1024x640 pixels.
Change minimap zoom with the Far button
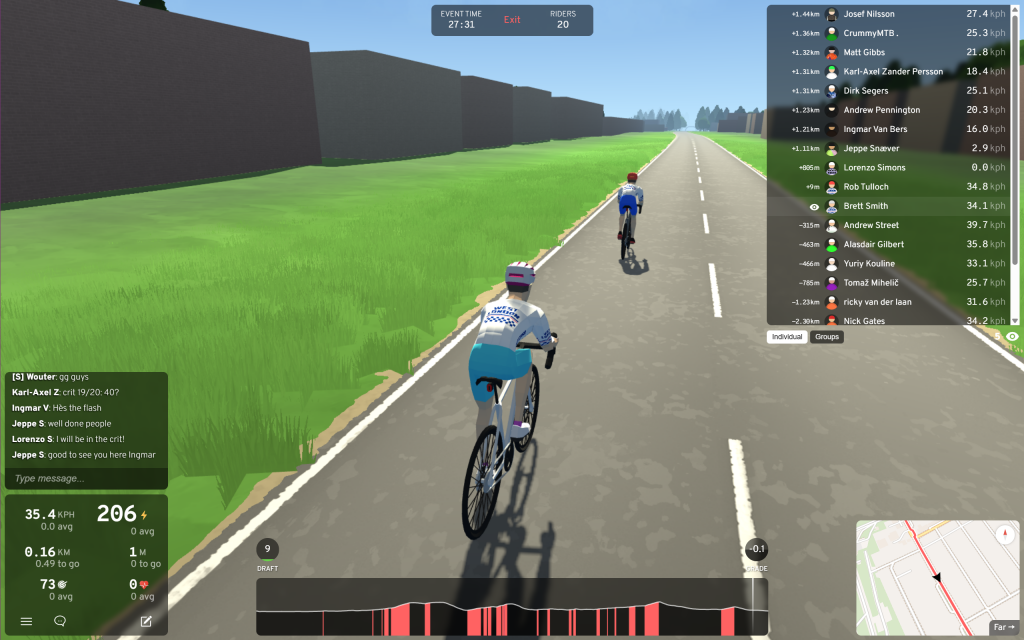1003,627
